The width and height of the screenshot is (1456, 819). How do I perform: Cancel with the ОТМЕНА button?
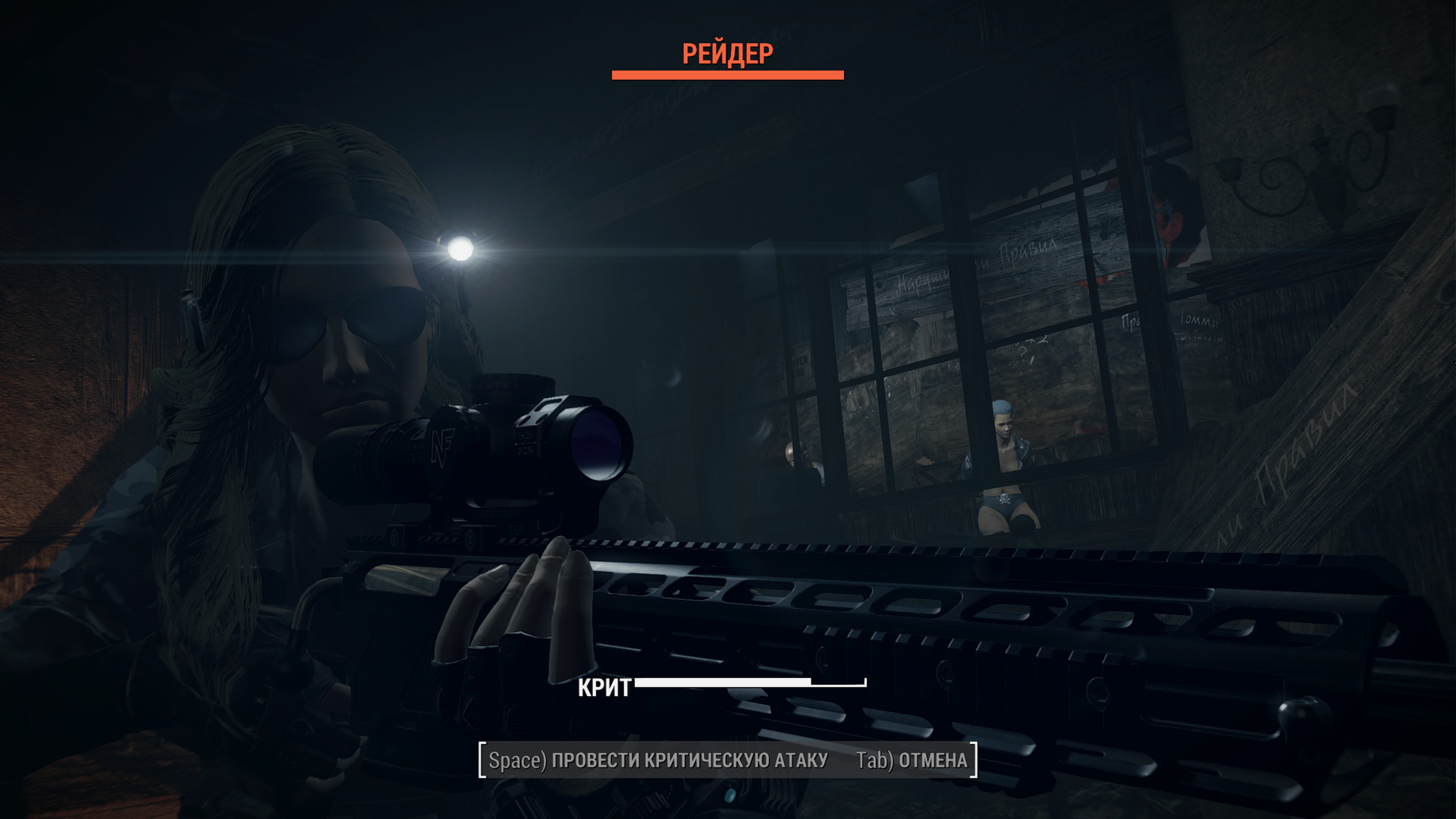tap(912, 761)
